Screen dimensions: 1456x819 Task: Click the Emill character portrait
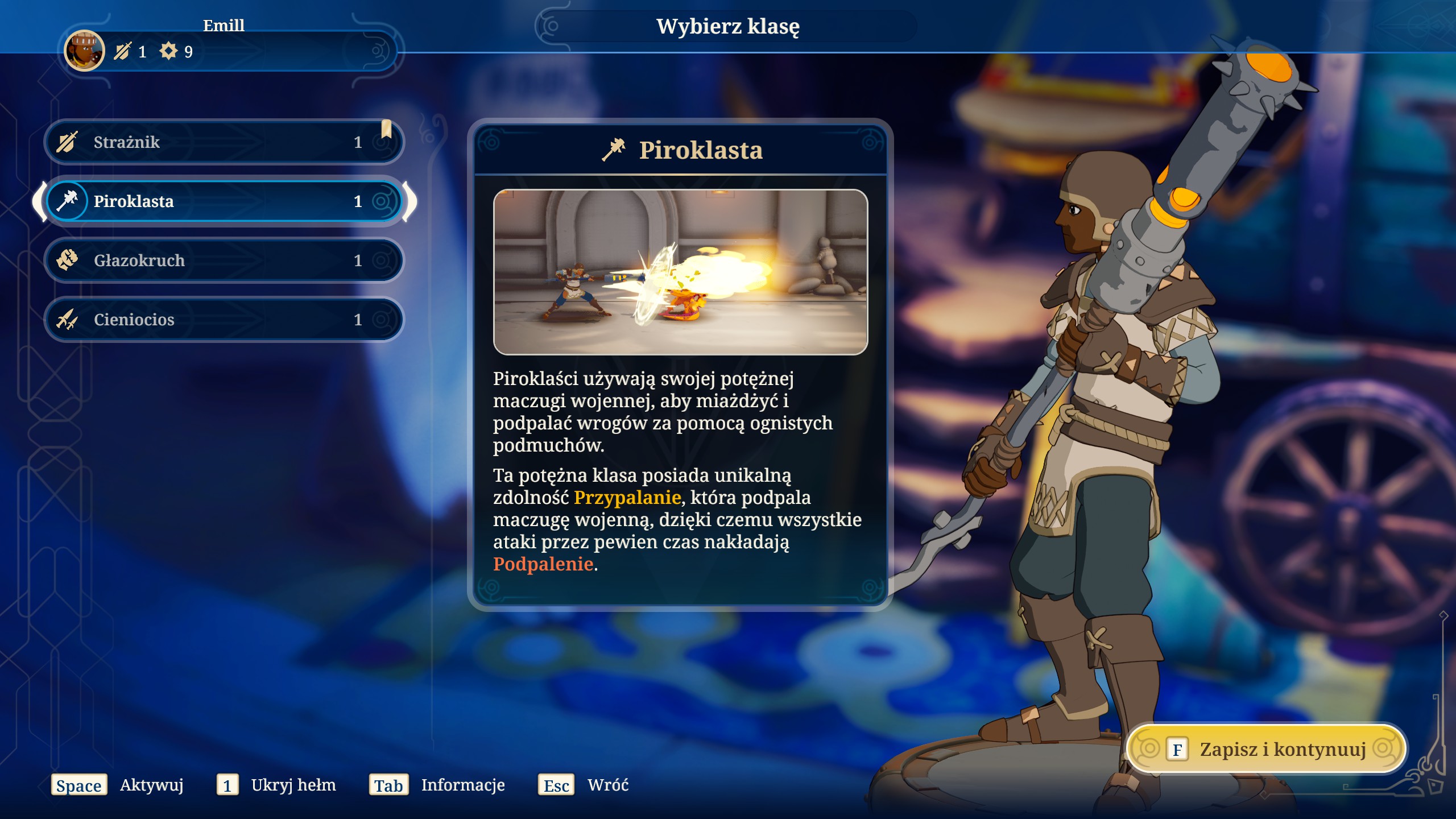84,51
